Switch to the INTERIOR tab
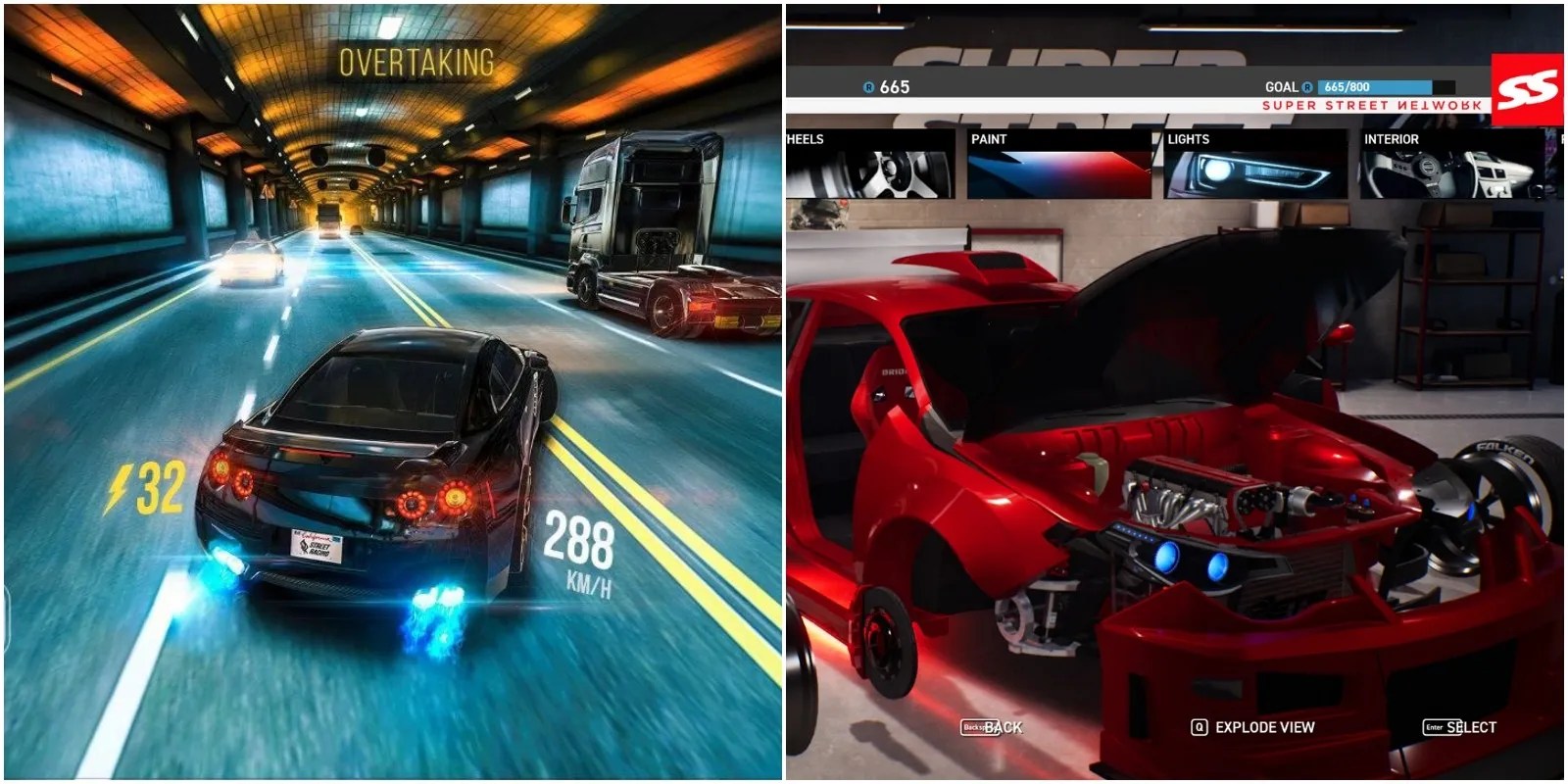 [1448, 165]
